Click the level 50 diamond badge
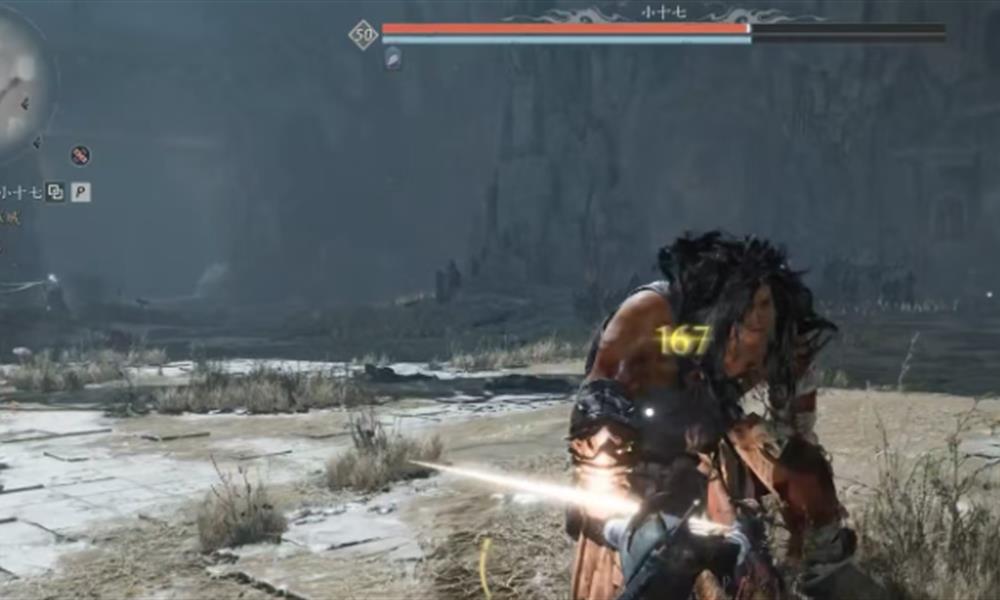The width and height of the screenshot is (1000, 600). pyautogui.click(x=363, y=35)
